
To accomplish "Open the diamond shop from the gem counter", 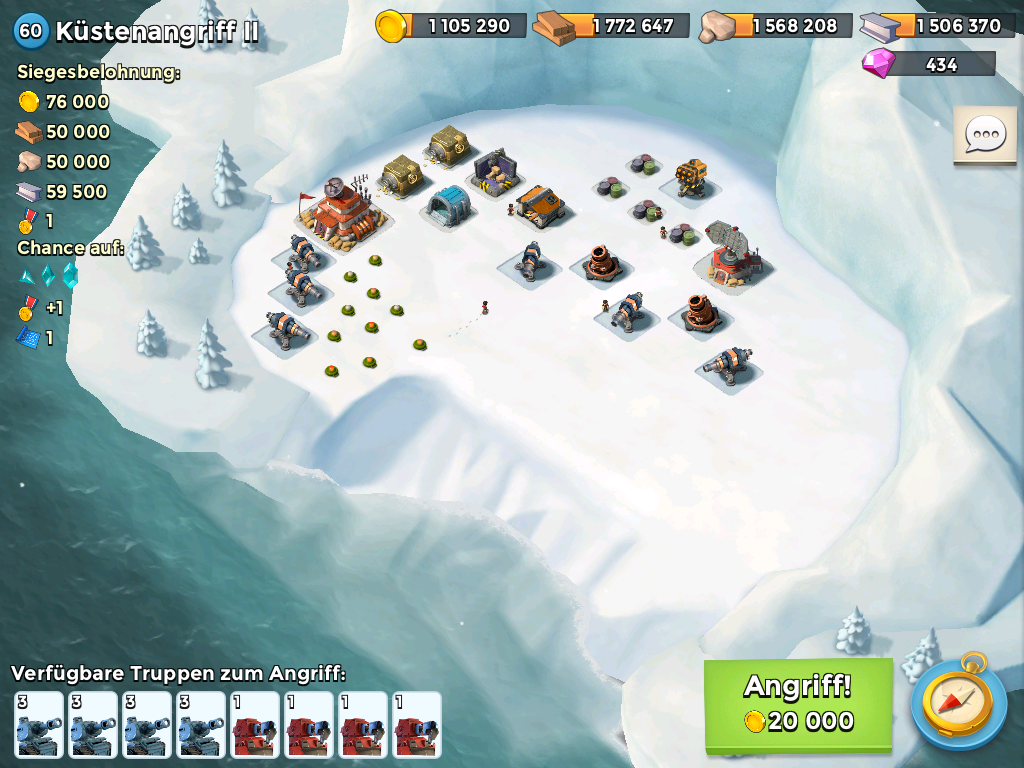I will click(929, 64).
